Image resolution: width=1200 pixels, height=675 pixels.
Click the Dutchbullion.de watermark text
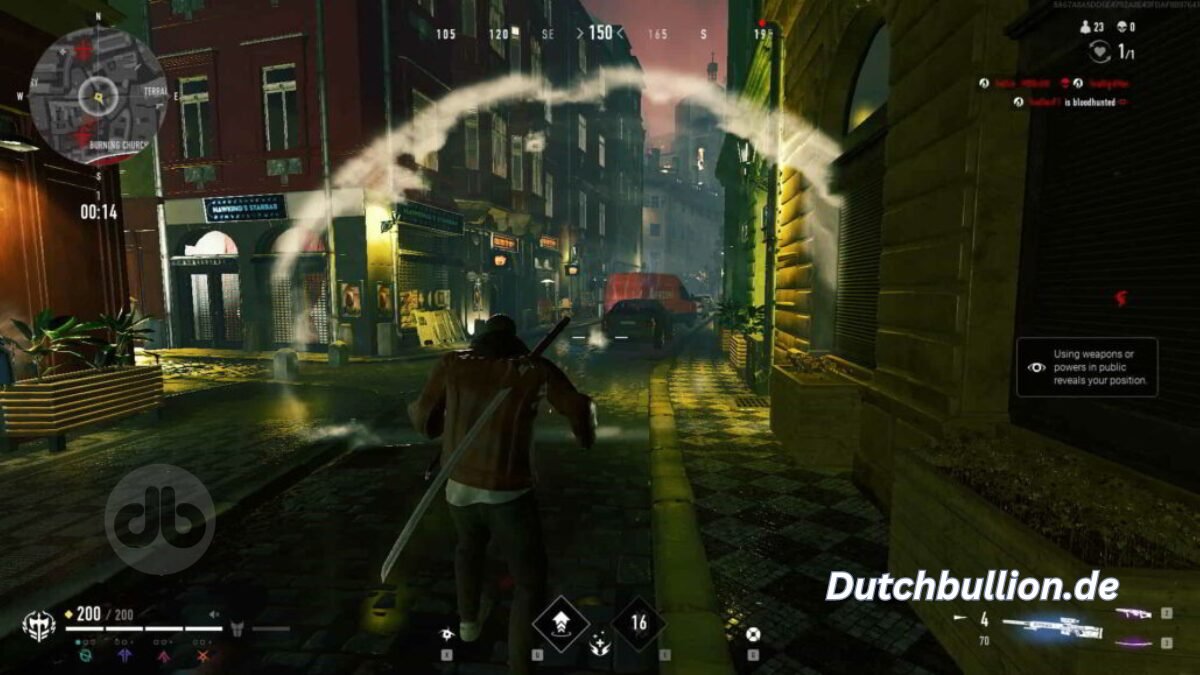point(972,587)
